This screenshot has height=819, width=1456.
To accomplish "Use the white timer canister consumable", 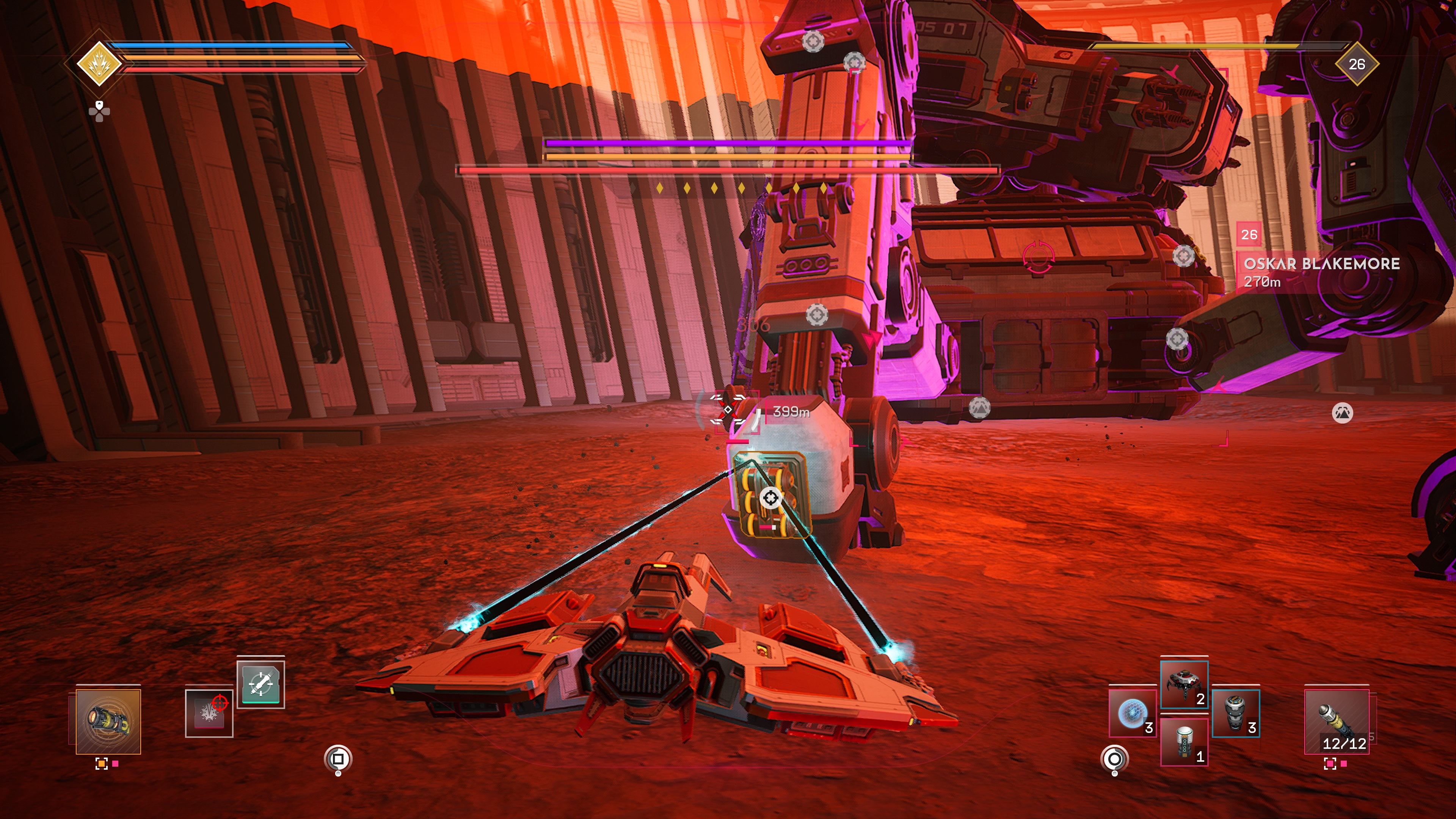I will pos(1183,742).
